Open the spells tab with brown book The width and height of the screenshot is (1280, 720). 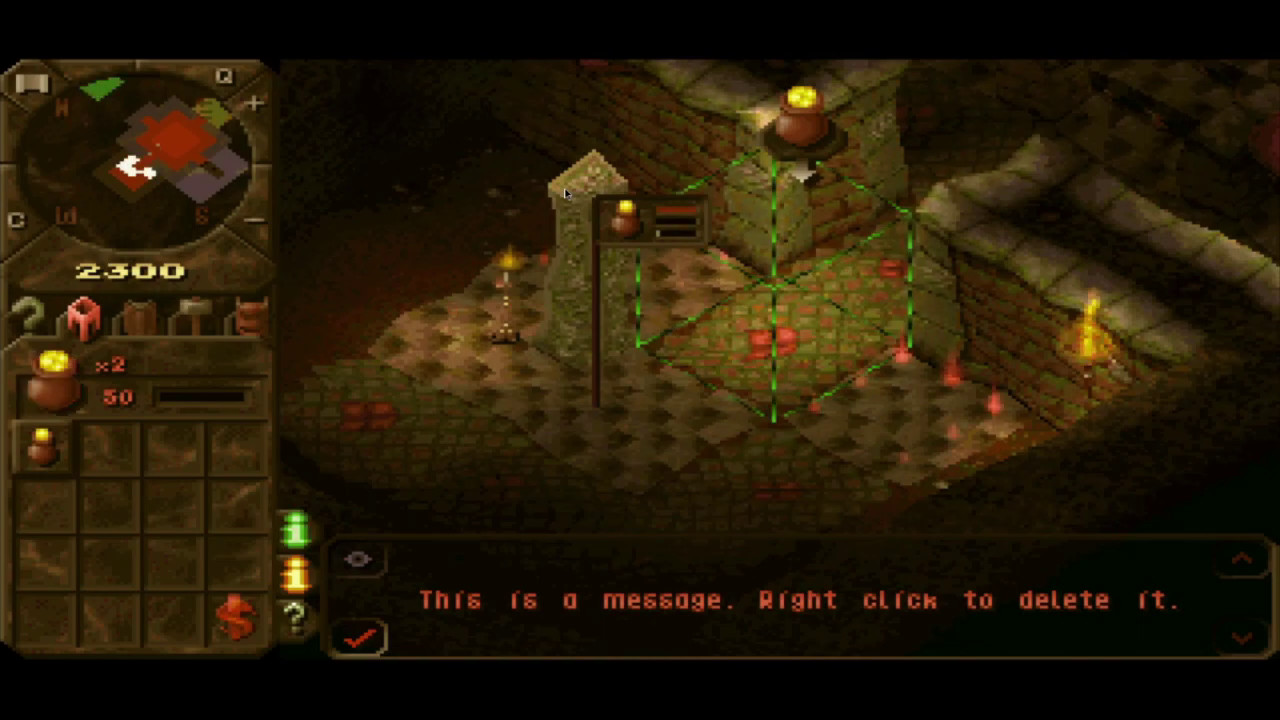pos(139,317)
